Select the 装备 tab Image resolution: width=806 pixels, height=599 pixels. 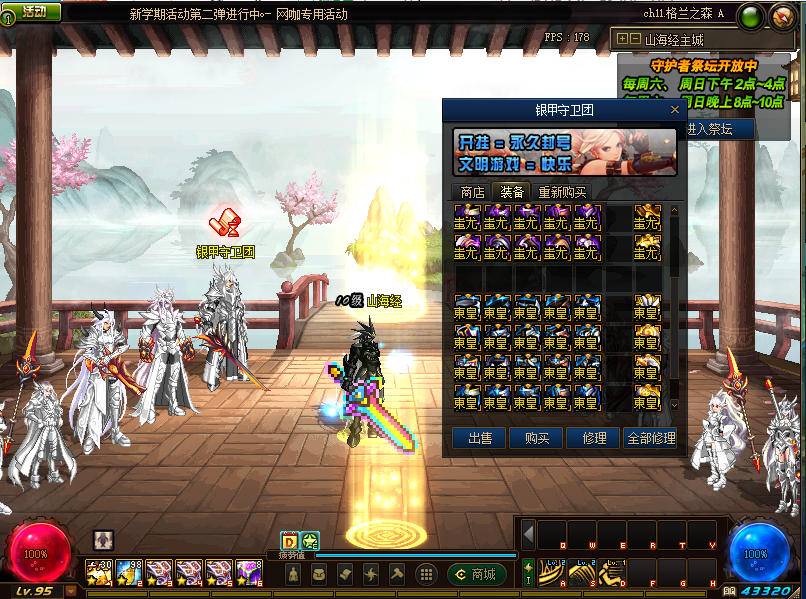[x=512, y=192]
